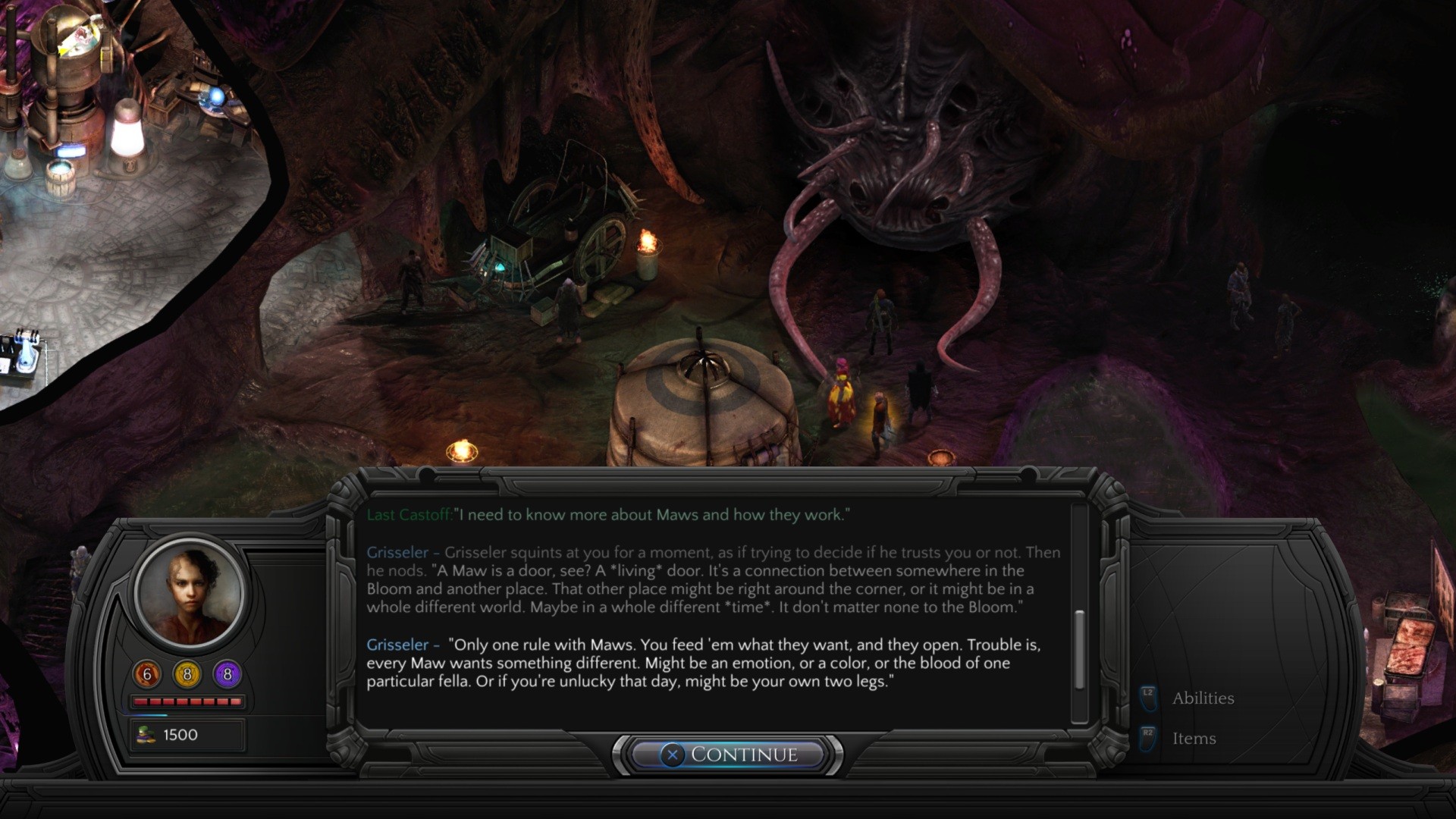The height and width of the screenshot is (819, 1456).
Task: Open Items using the R2 trigger icon
Action: point(1147,737)
